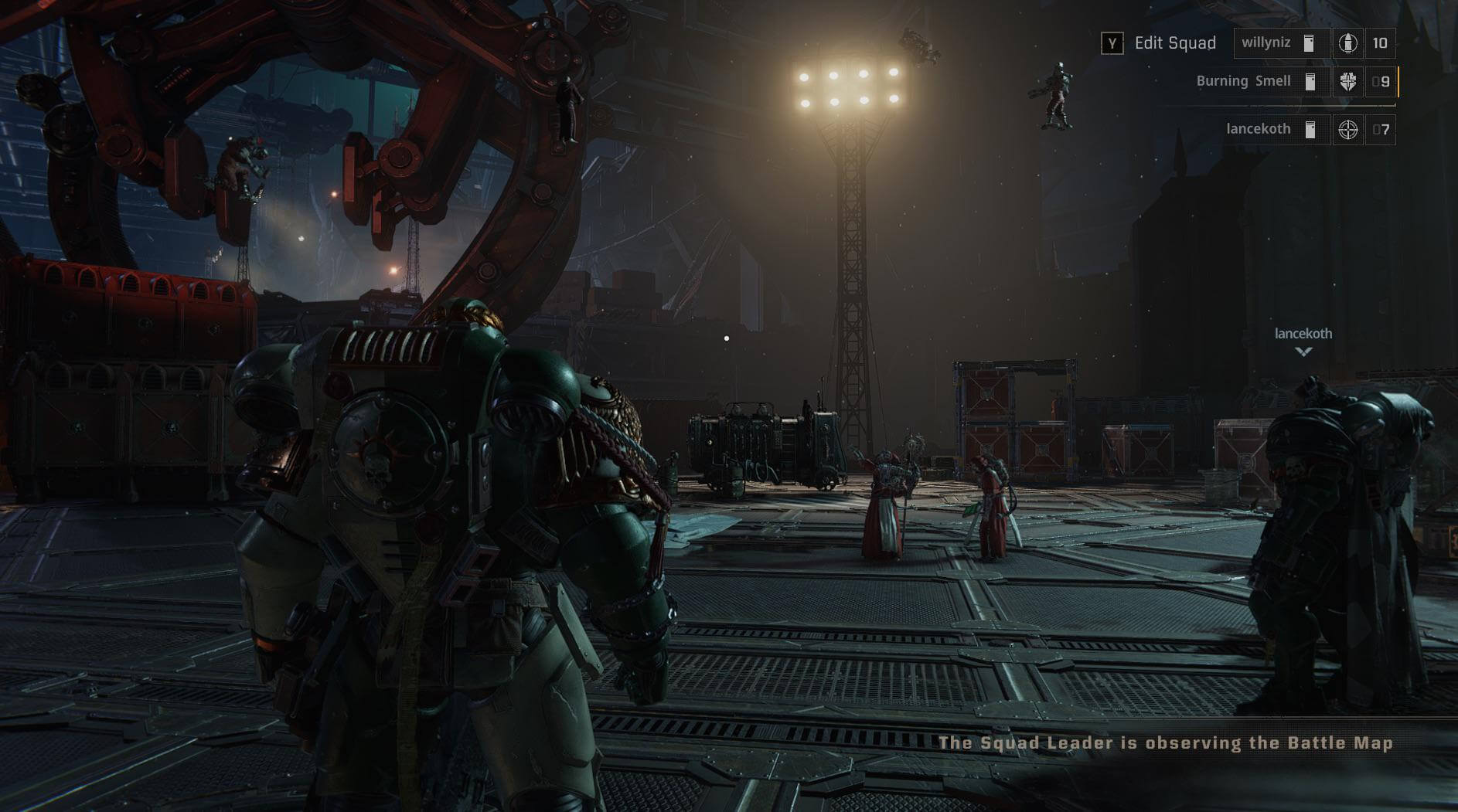
Task: Select willyniz in the squad list
Action: click(x=1266, y=43)
